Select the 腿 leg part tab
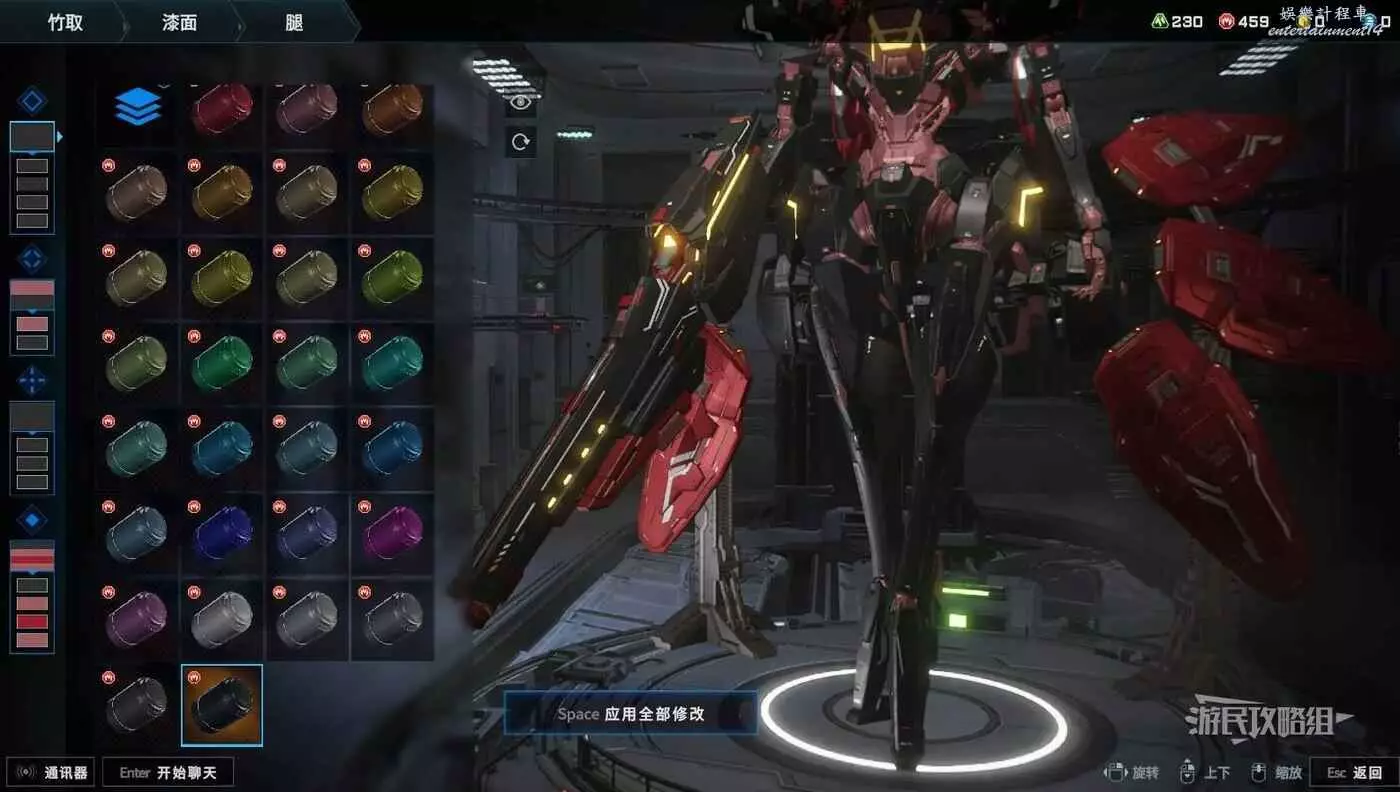The height and width of the screenshot is (792, 1400). (294, 22)
